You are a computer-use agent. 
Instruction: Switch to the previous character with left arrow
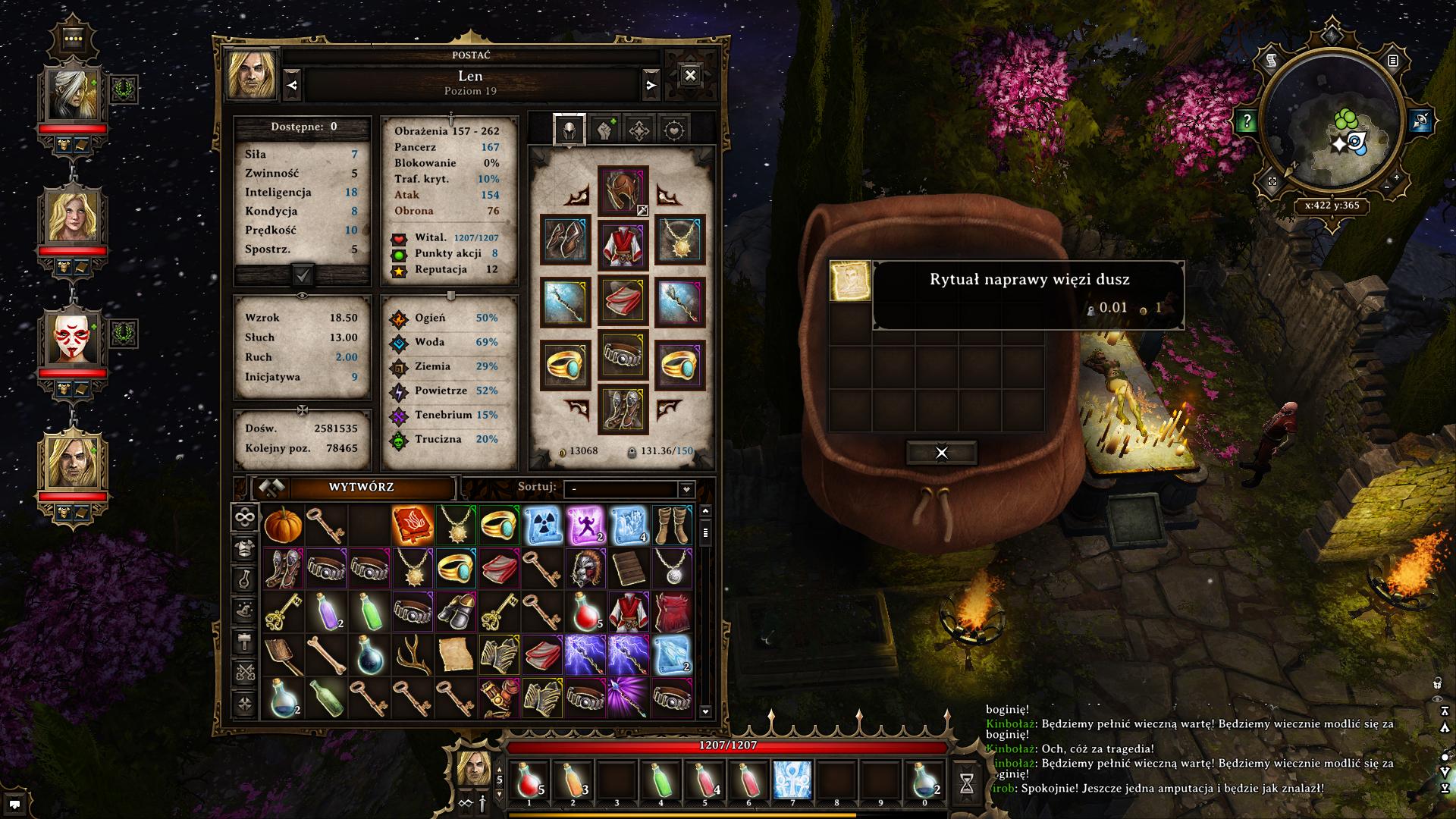(293, 86)
